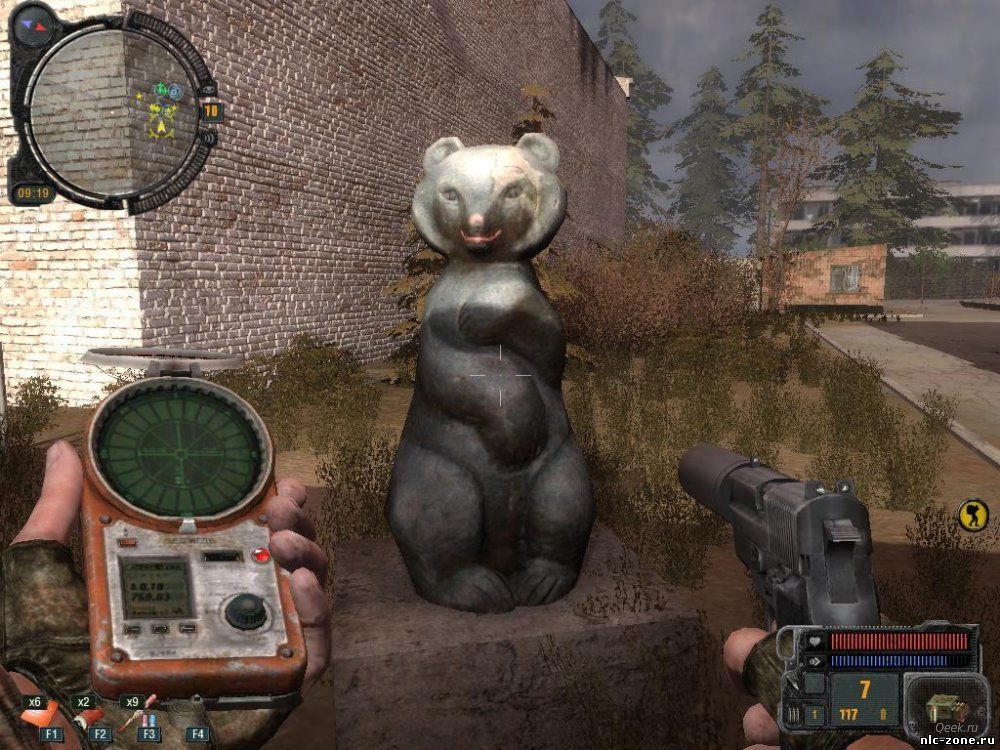Select the compass indicator above the minimap
1000x750 pixels.
[x=34, y=21]
